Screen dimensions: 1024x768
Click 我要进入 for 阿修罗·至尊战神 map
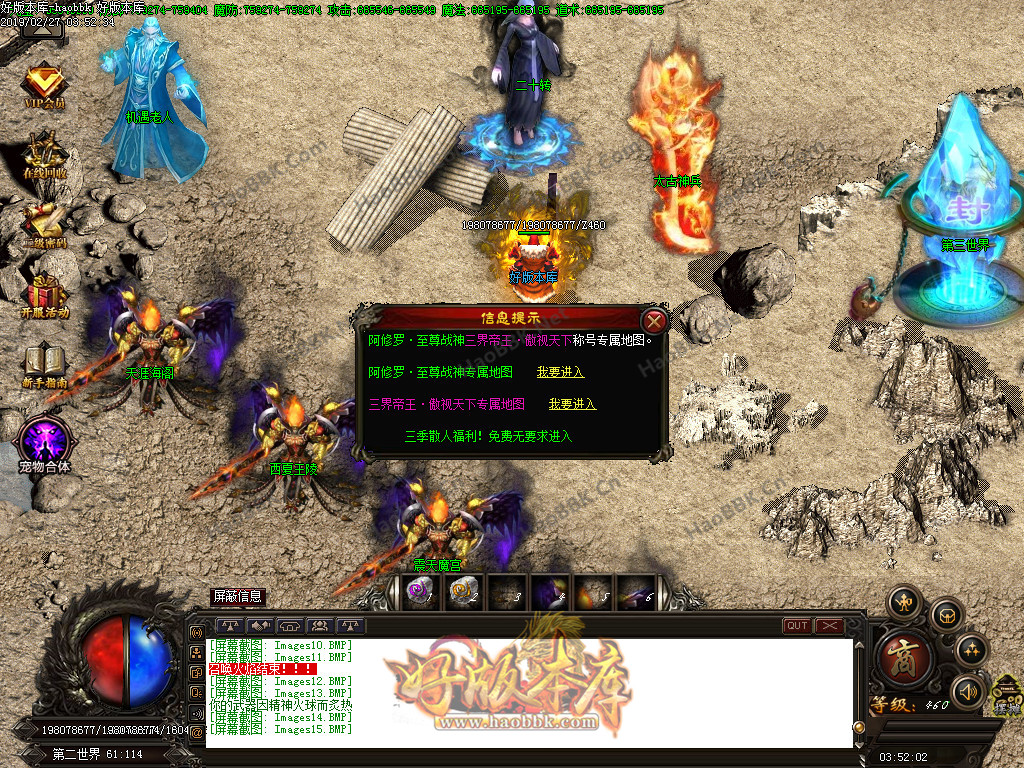tap(560, 372)
